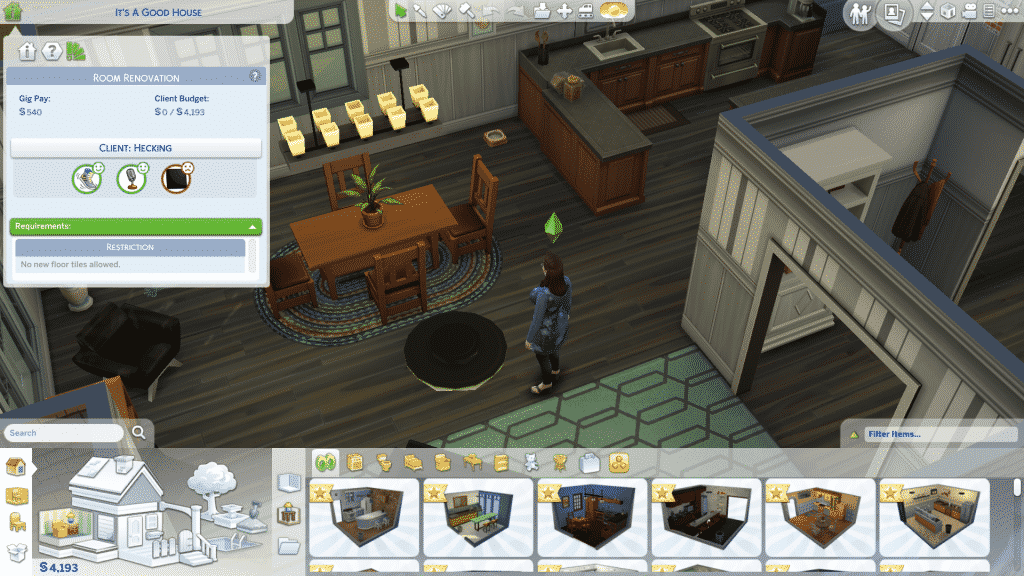This screenshot has width=1024, height=576.
Task: Select the microphone like preference icon
Action: coord(133,178)
